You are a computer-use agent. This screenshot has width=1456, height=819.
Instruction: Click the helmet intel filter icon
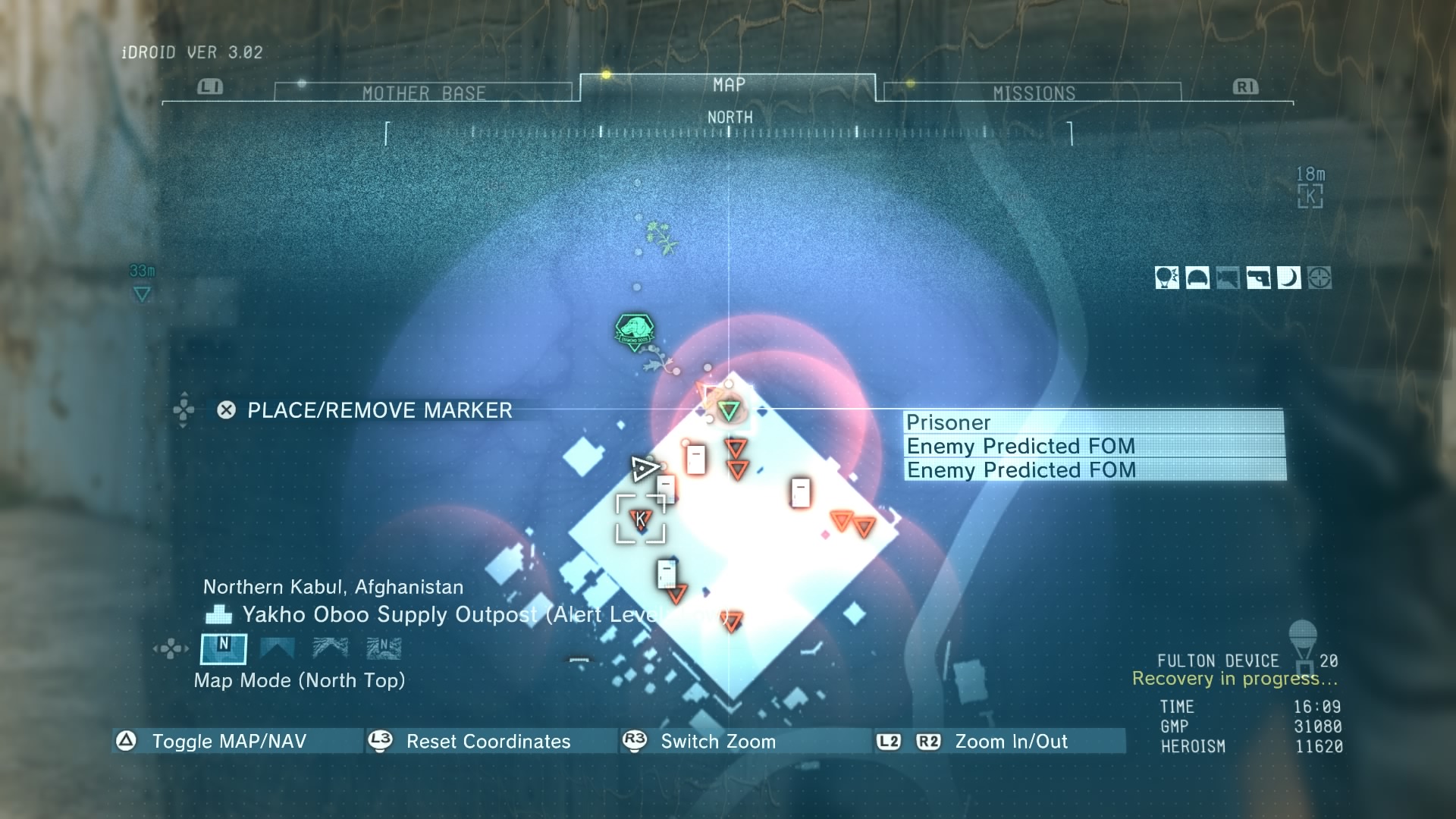point(1198,278)
